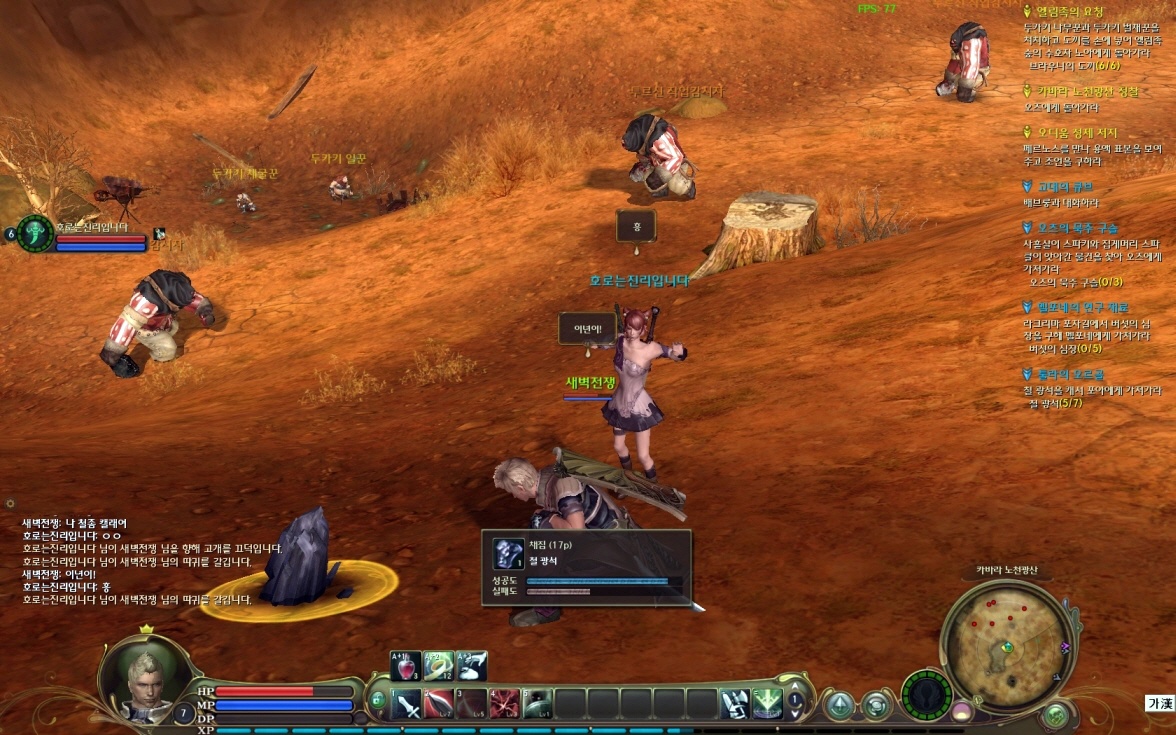Trigger the sword attack skill in slot 1
Image resolution: width=1176 pixels, height=735 pixels.
[407, 704]
